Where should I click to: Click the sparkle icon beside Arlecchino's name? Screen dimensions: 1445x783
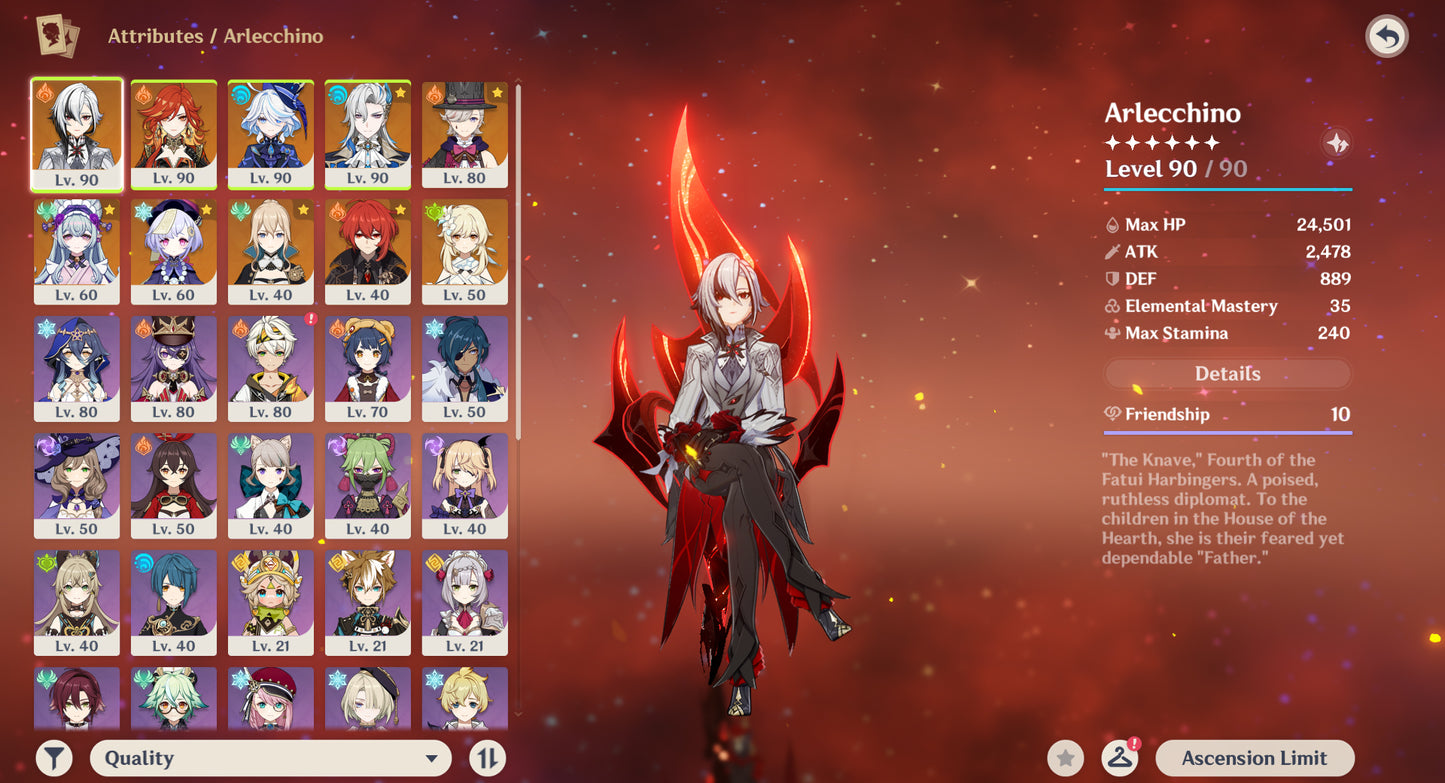tap(1336, 143)
